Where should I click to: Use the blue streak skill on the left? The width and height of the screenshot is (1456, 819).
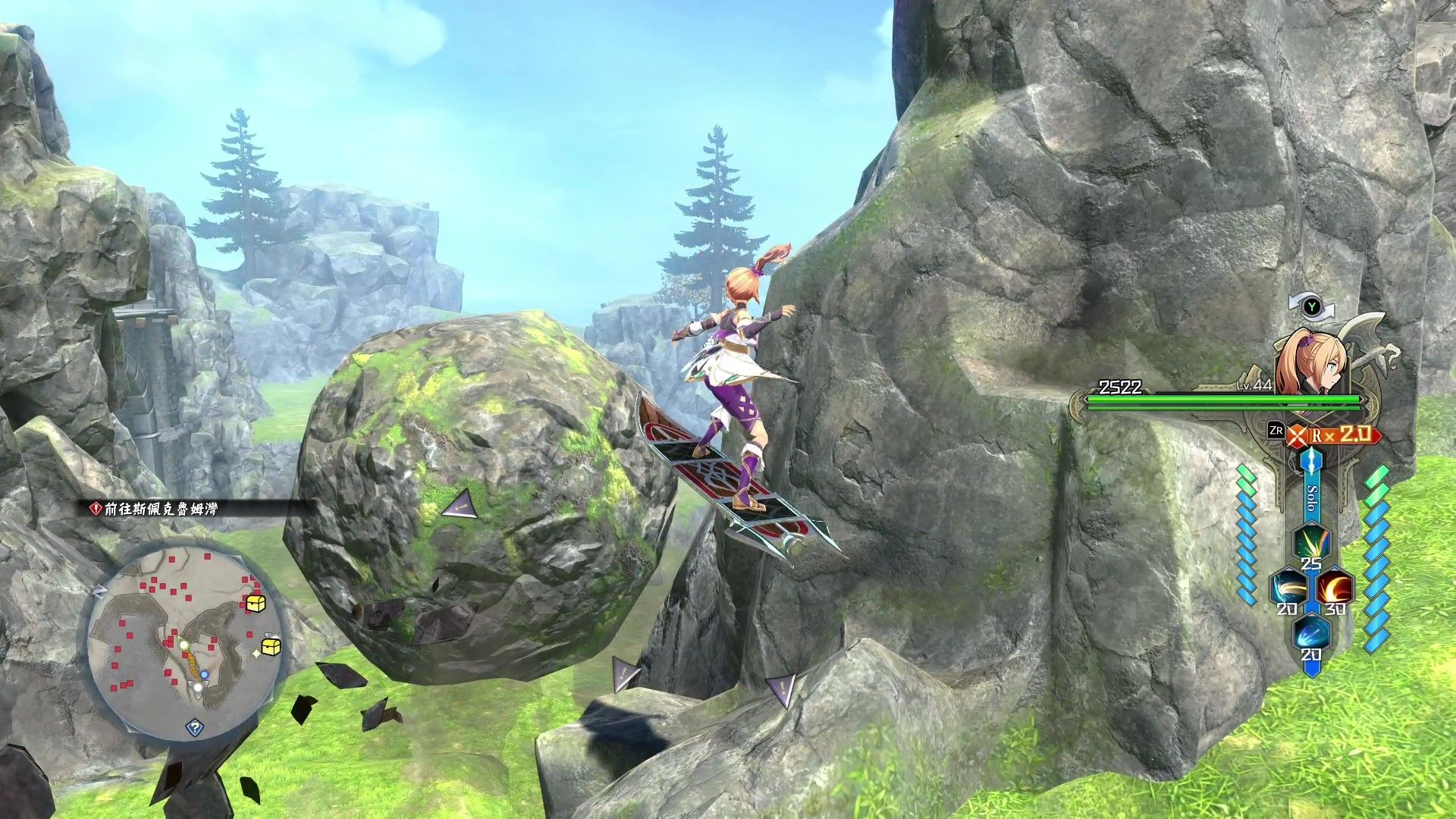[1288, 588]
